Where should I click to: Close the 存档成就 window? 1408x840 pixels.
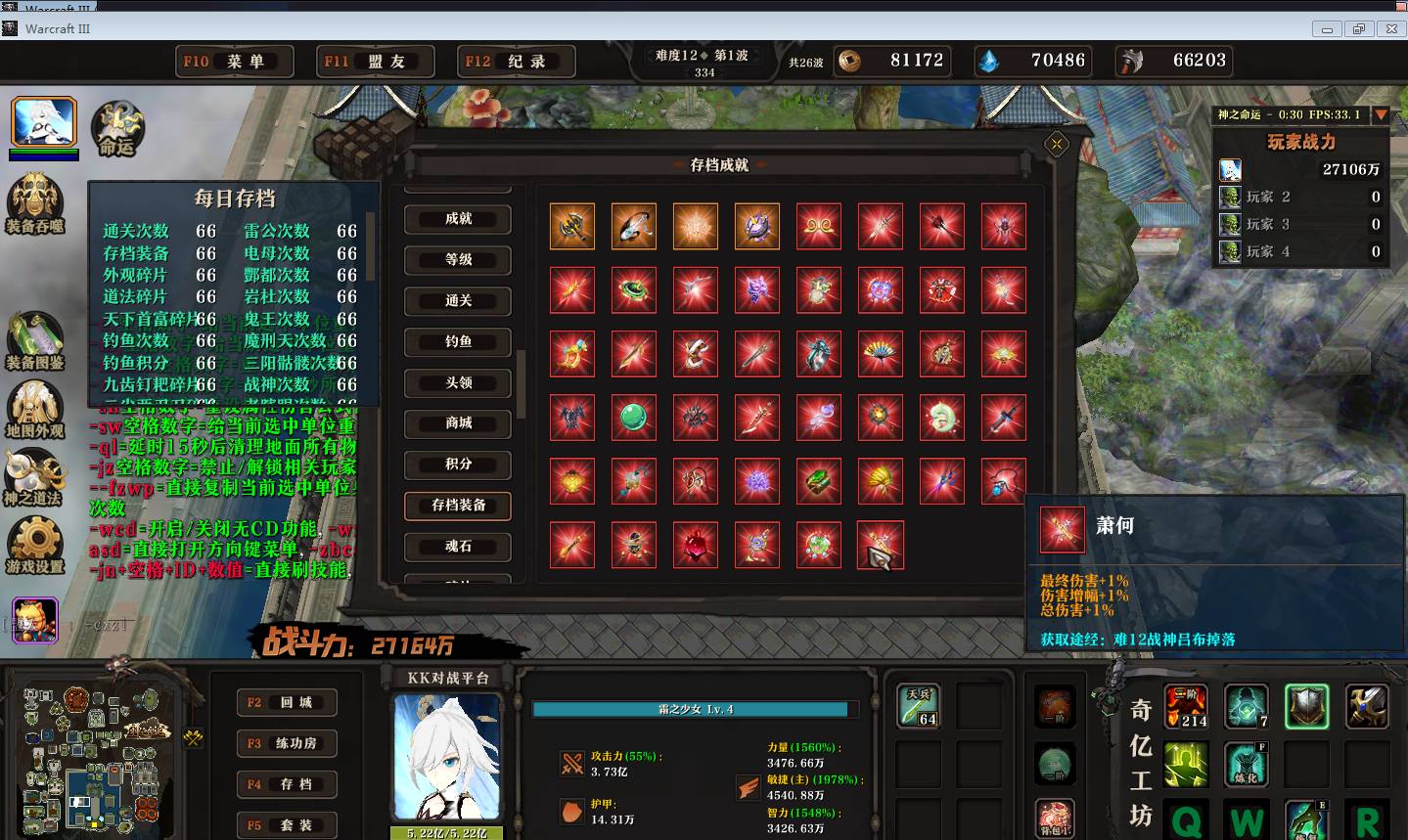point(1057,145)
